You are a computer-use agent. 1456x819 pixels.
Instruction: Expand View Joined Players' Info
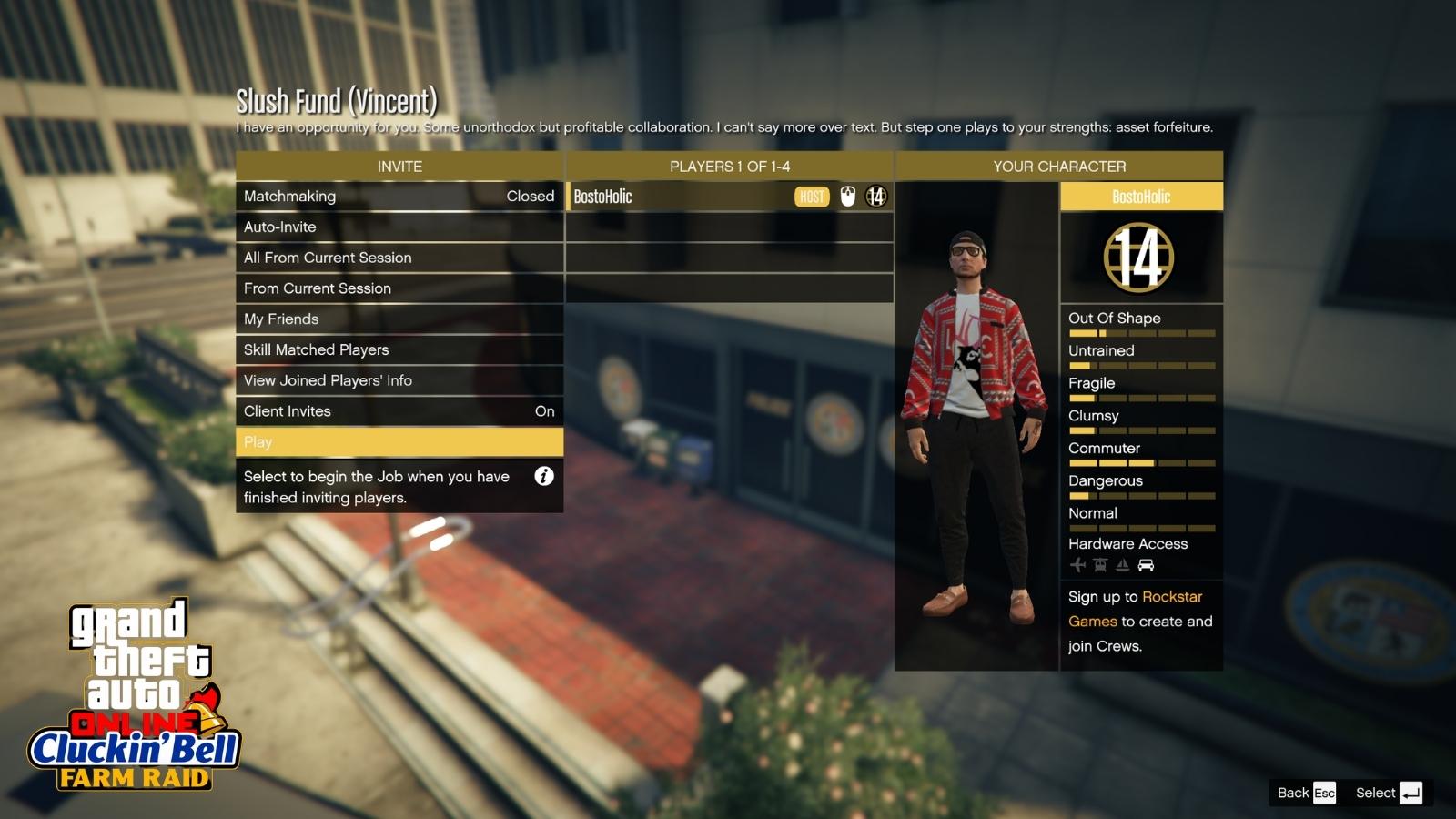pyautogui.click(x=399, y=380)
